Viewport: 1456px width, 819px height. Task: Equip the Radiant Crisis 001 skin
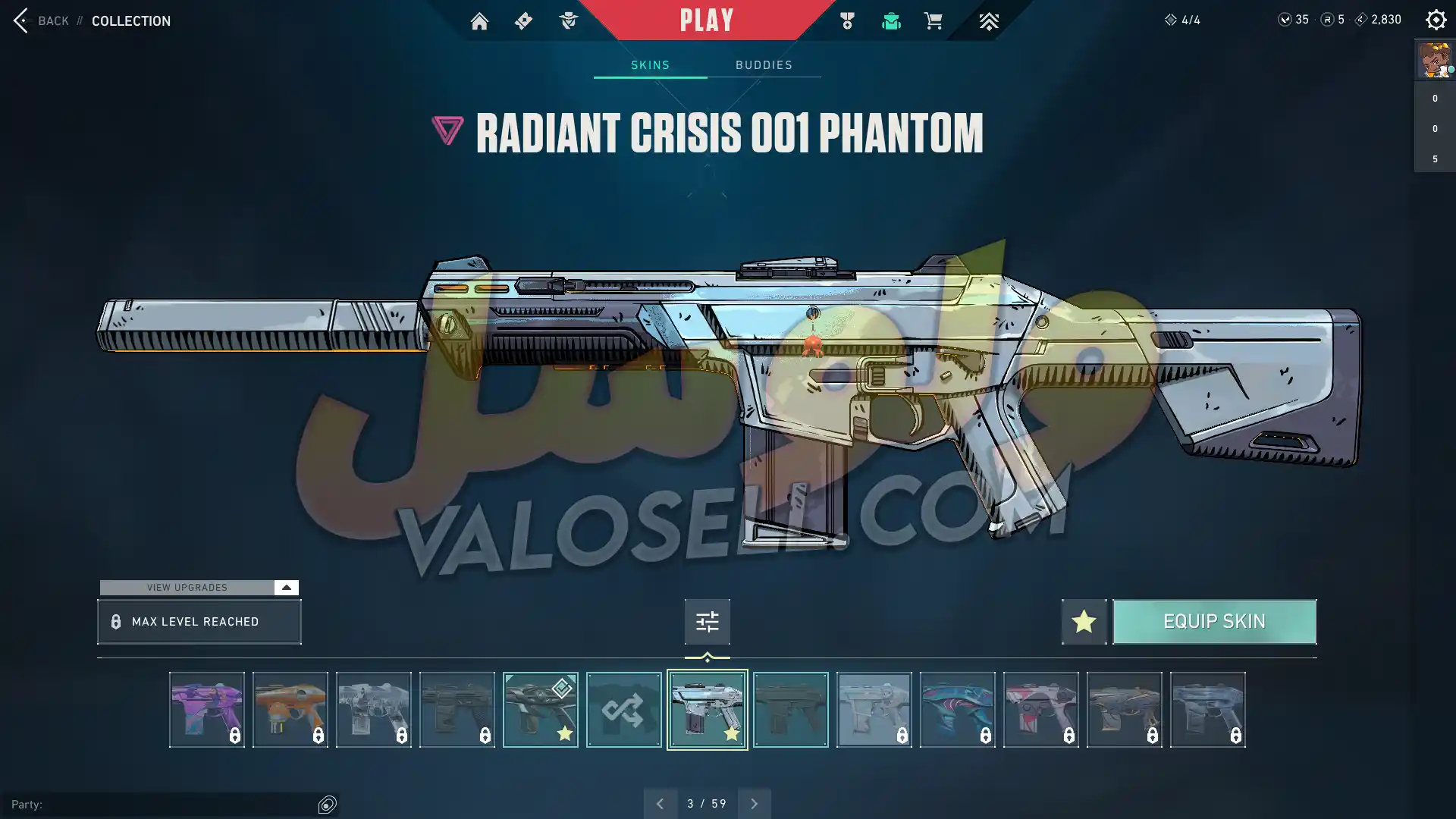click(x=1214, y=622)
